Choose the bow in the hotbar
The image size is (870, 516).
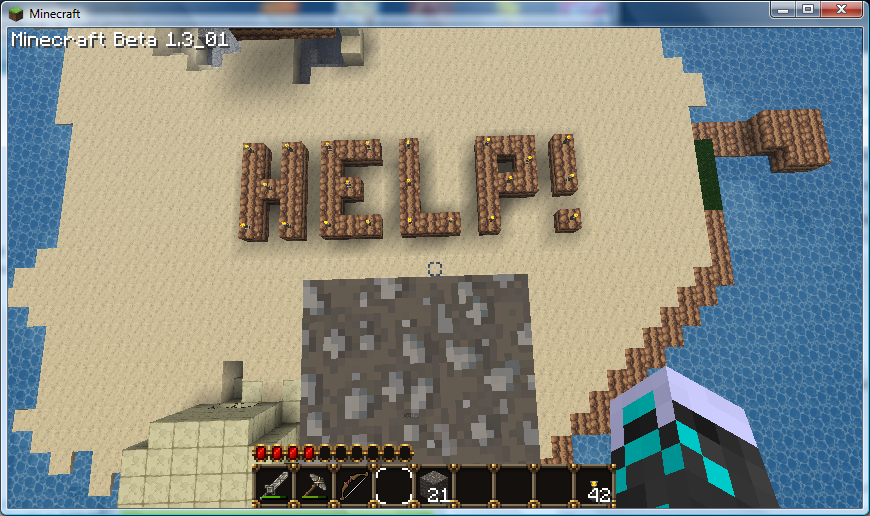[x=354, y=485]
